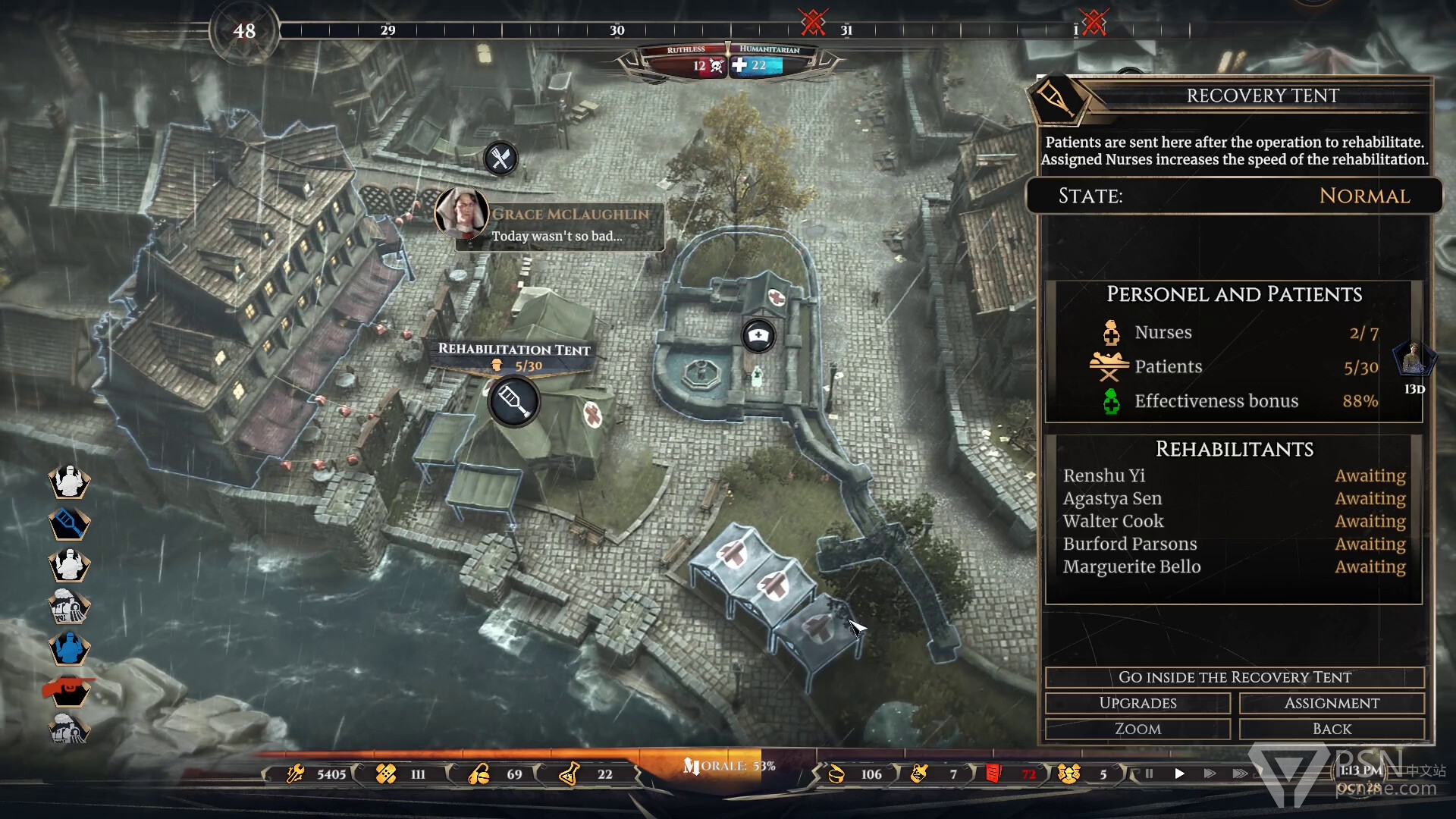Click the blue crutch notification icon
1456x819 pixels.
coord(69,523)
